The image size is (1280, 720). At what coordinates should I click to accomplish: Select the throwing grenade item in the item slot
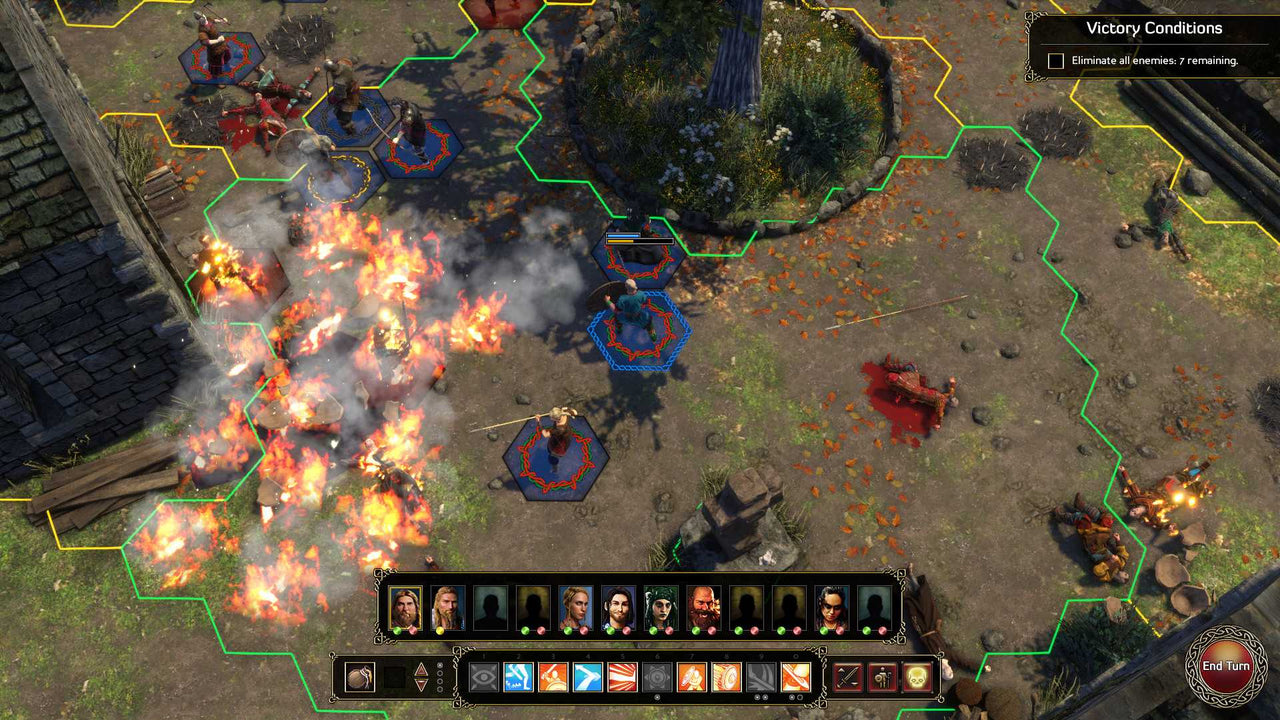click(358, 677)
